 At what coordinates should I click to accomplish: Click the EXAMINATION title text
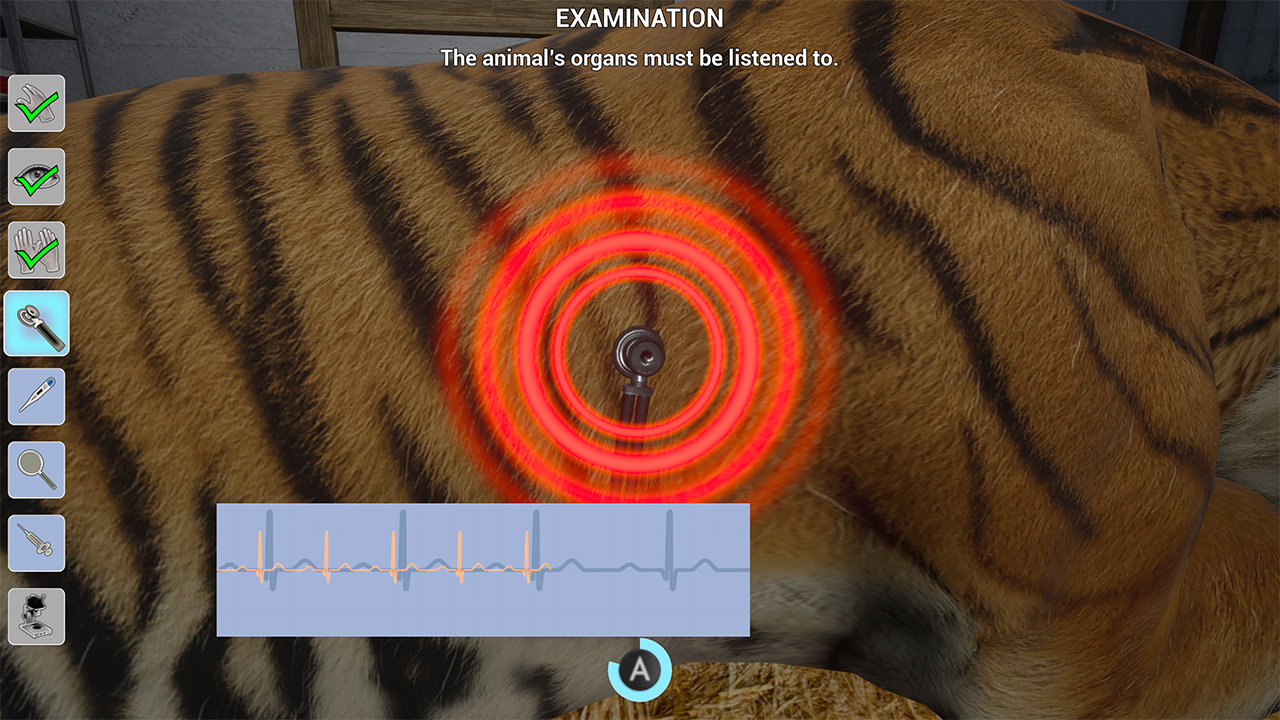pyautogui.click(x=639, y=18)
